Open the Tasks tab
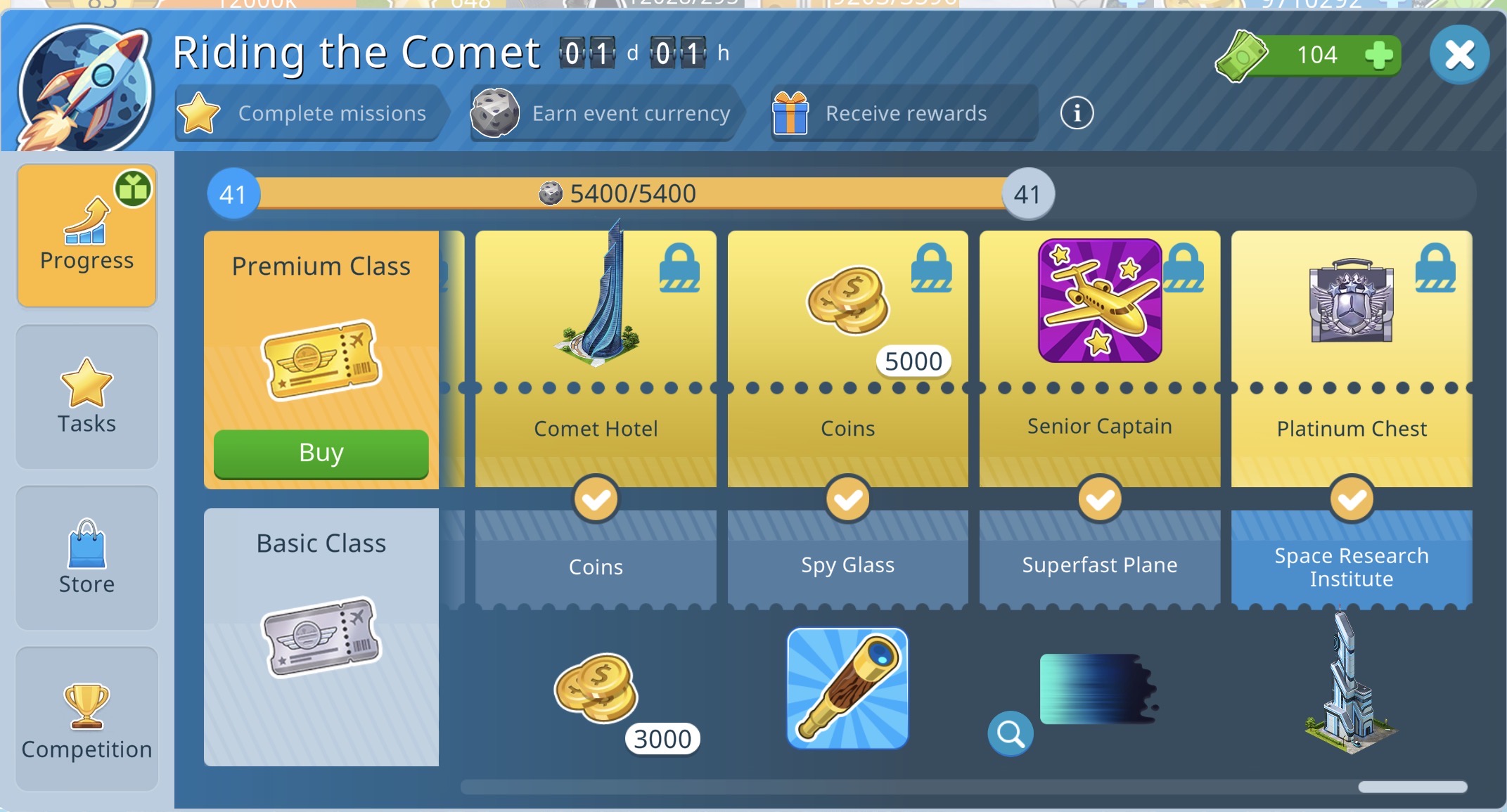The image size is (1507, 812). [86, 397]
